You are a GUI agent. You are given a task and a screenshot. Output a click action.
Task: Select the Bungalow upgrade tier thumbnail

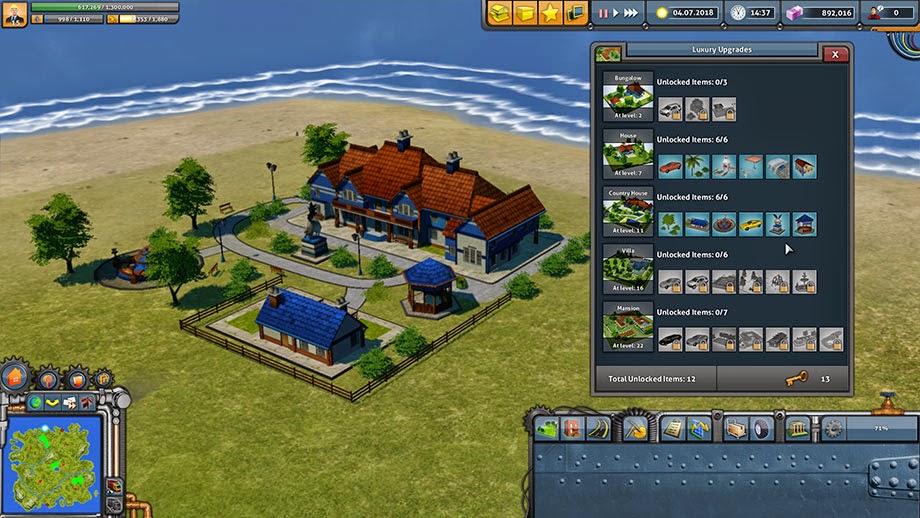tap(628, 96)
